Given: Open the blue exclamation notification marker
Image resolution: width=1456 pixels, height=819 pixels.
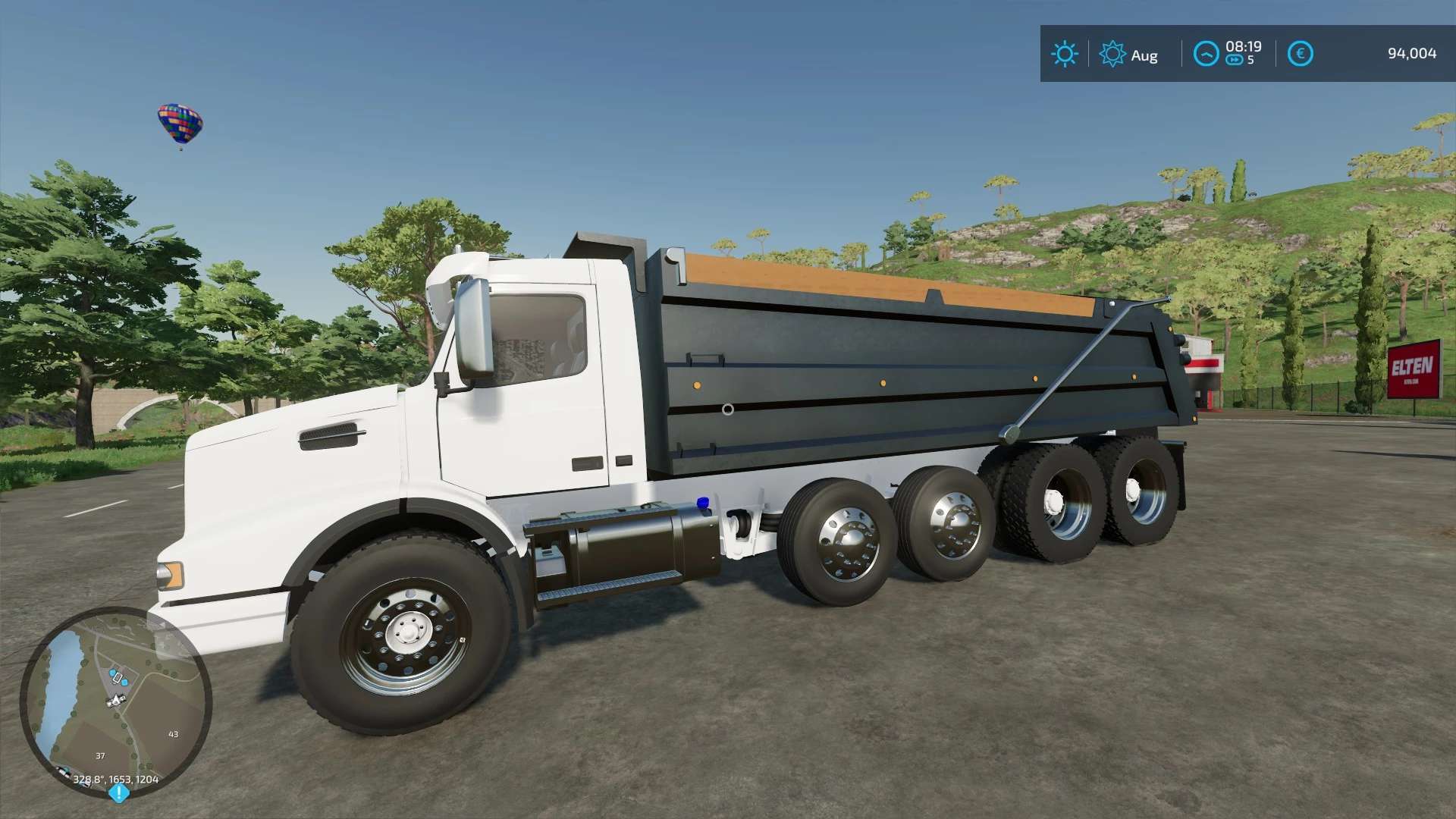Looking at the screenshot, I should [118, 793].
